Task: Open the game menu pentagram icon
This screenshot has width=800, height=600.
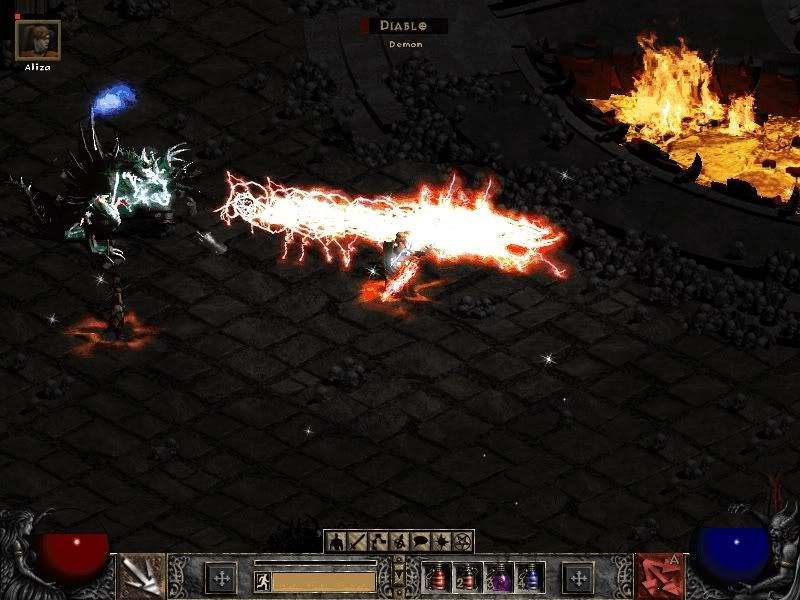Action: [x=462, y=542]
